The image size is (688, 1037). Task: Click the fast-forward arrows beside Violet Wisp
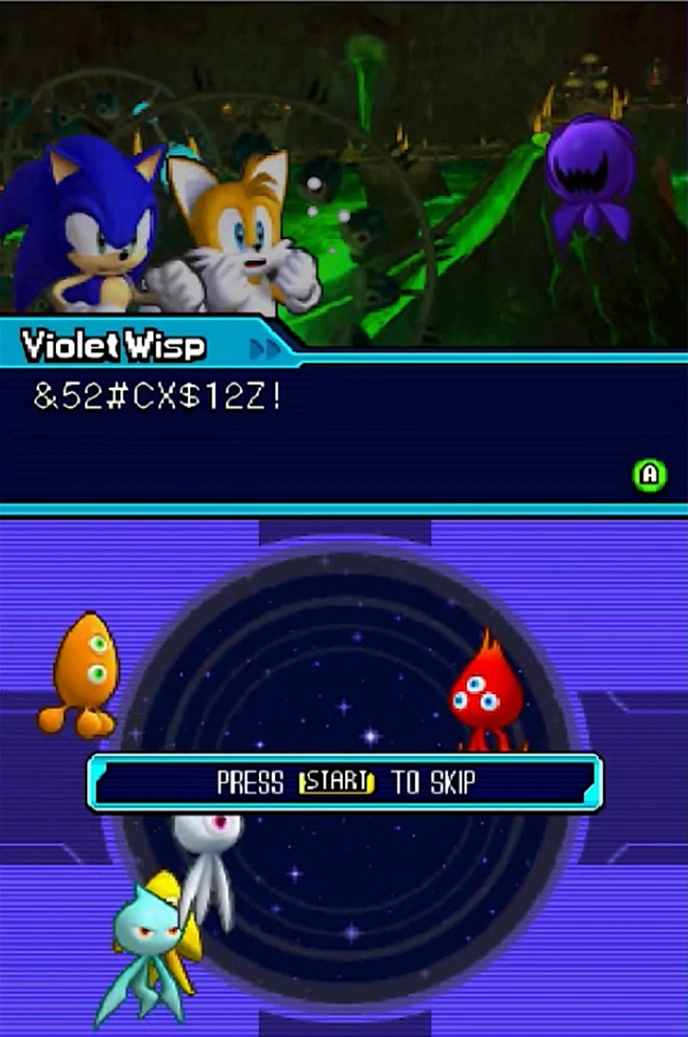click(265, 349)
